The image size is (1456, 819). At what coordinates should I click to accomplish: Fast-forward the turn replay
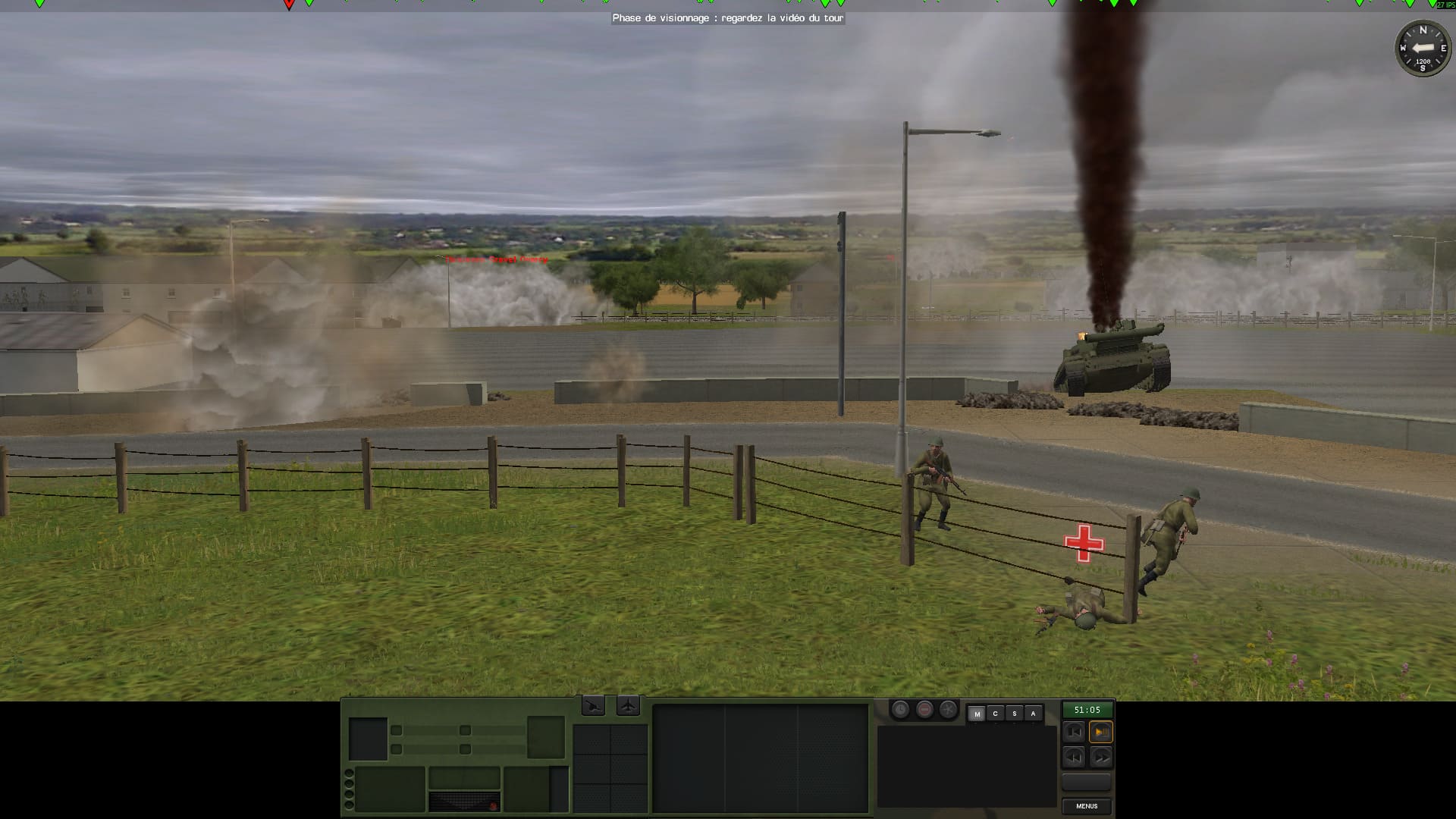1100,757
